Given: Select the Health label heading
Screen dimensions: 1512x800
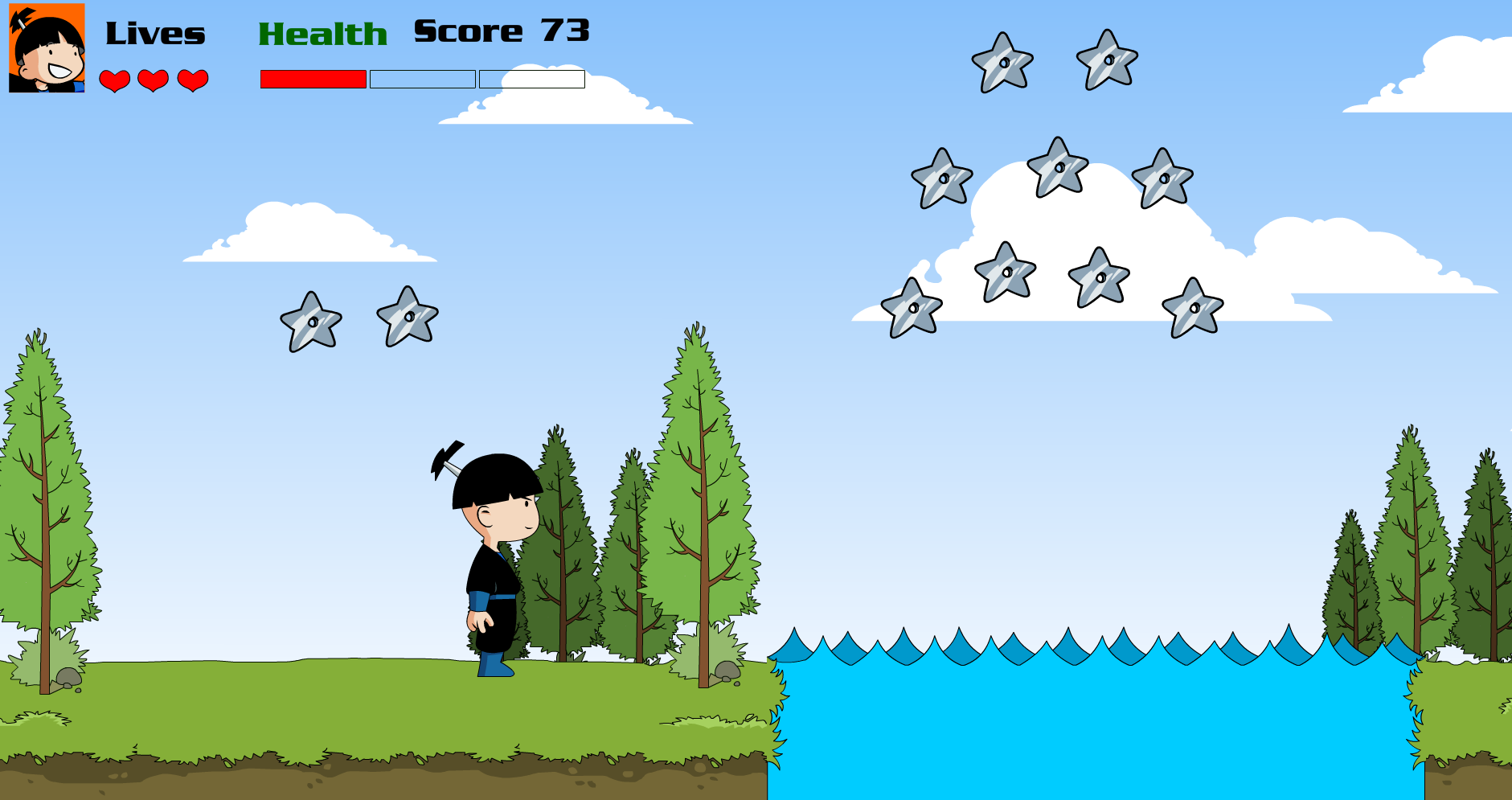Looking at the screenshot, I should (x=323, y=32).
